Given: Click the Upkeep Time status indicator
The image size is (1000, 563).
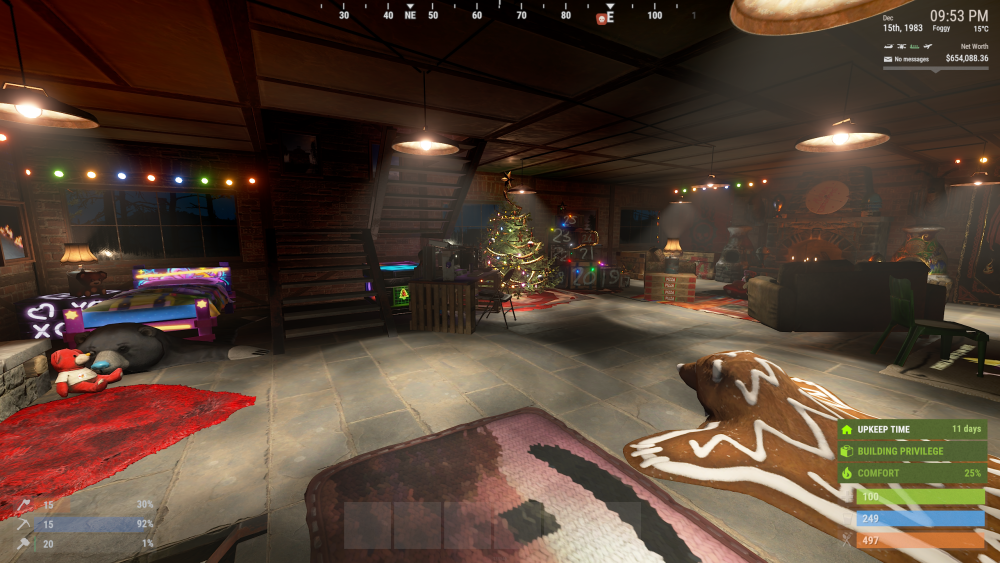Looking at the screenshot, I should [x=911, y=429].
